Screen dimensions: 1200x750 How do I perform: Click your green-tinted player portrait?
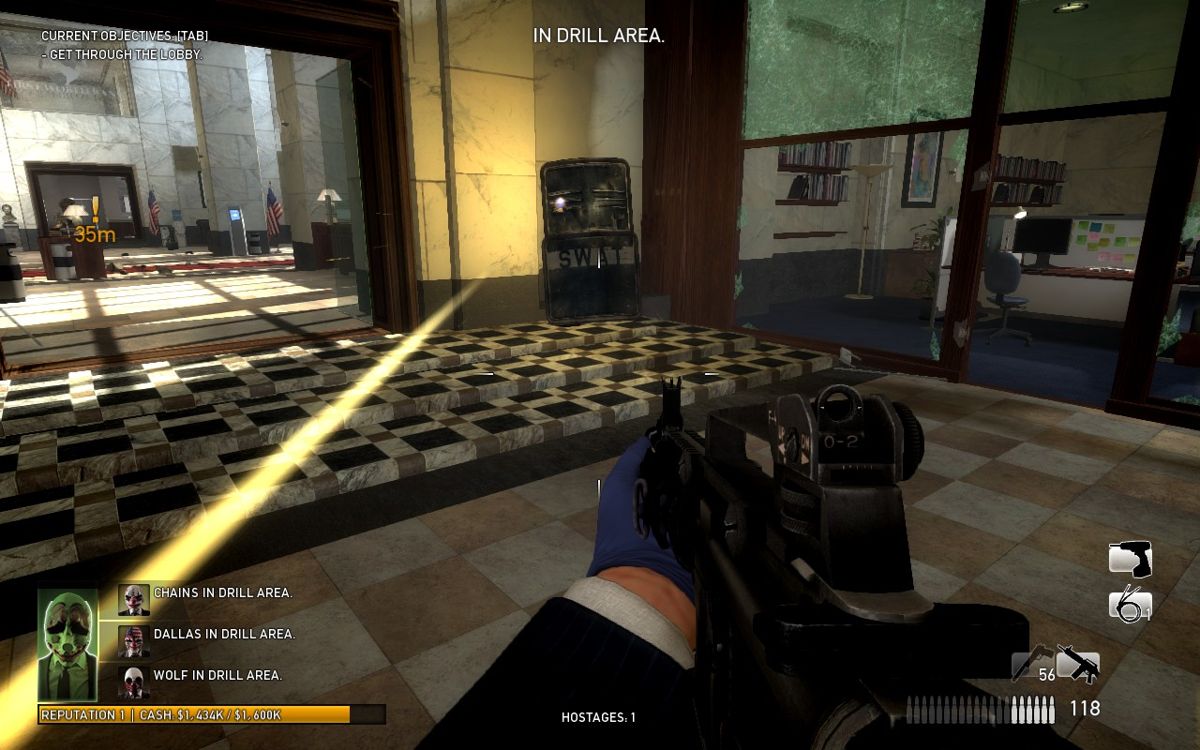click(68, 645)
